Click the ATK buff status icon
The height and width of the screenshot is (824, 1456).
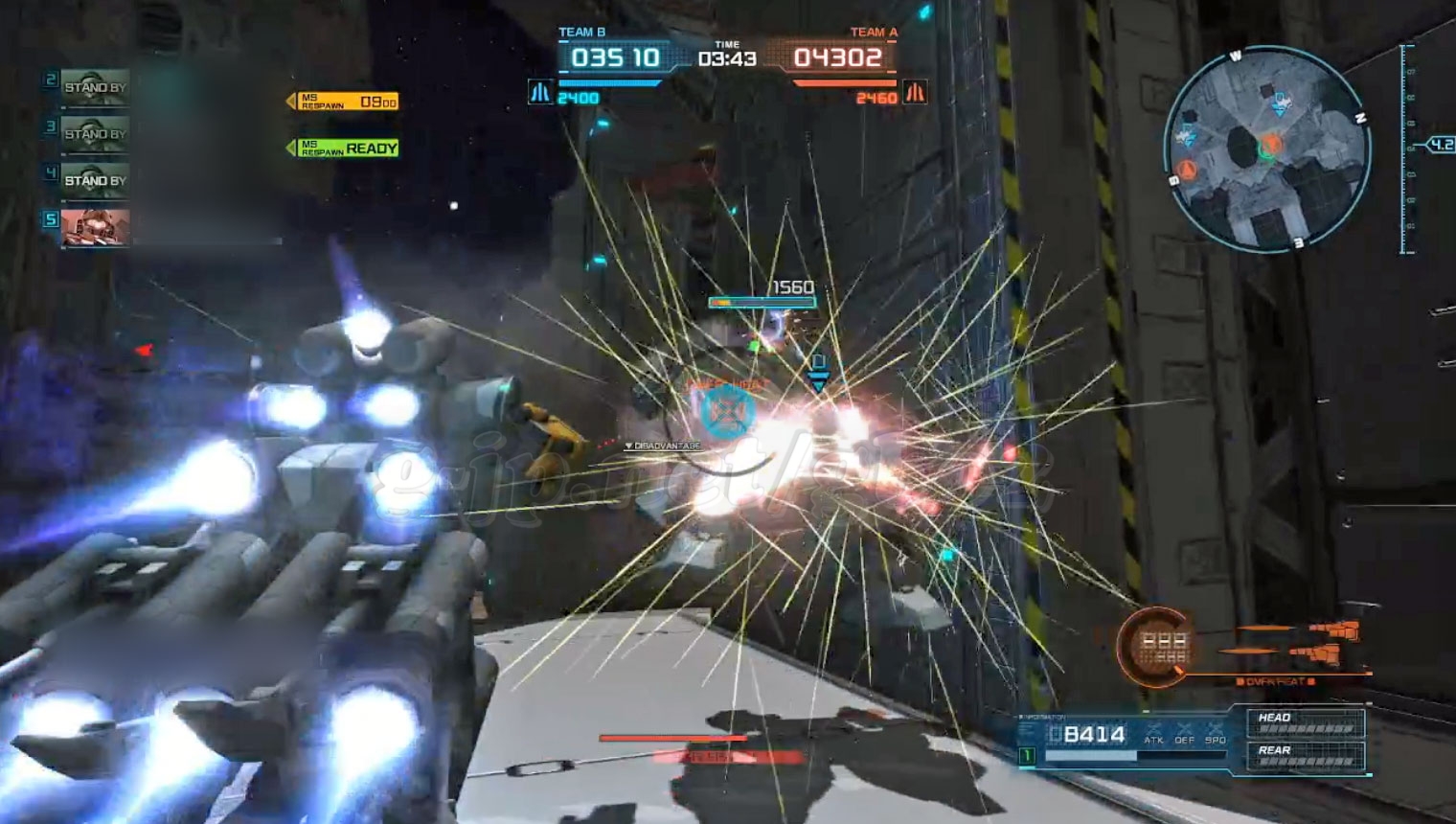tap(1154, 734)
